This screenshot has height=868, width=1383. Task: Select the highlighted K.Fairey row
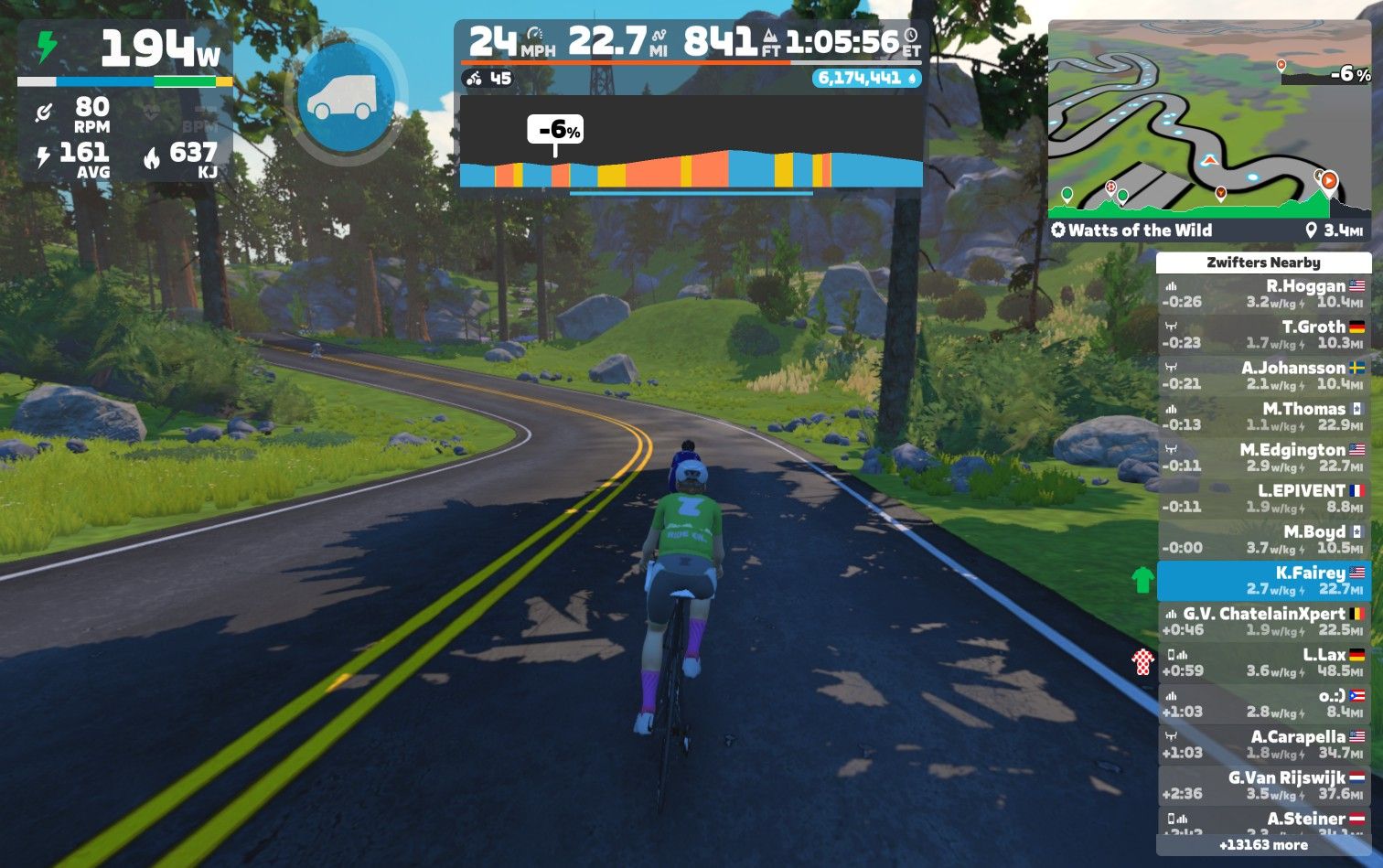1263,581
